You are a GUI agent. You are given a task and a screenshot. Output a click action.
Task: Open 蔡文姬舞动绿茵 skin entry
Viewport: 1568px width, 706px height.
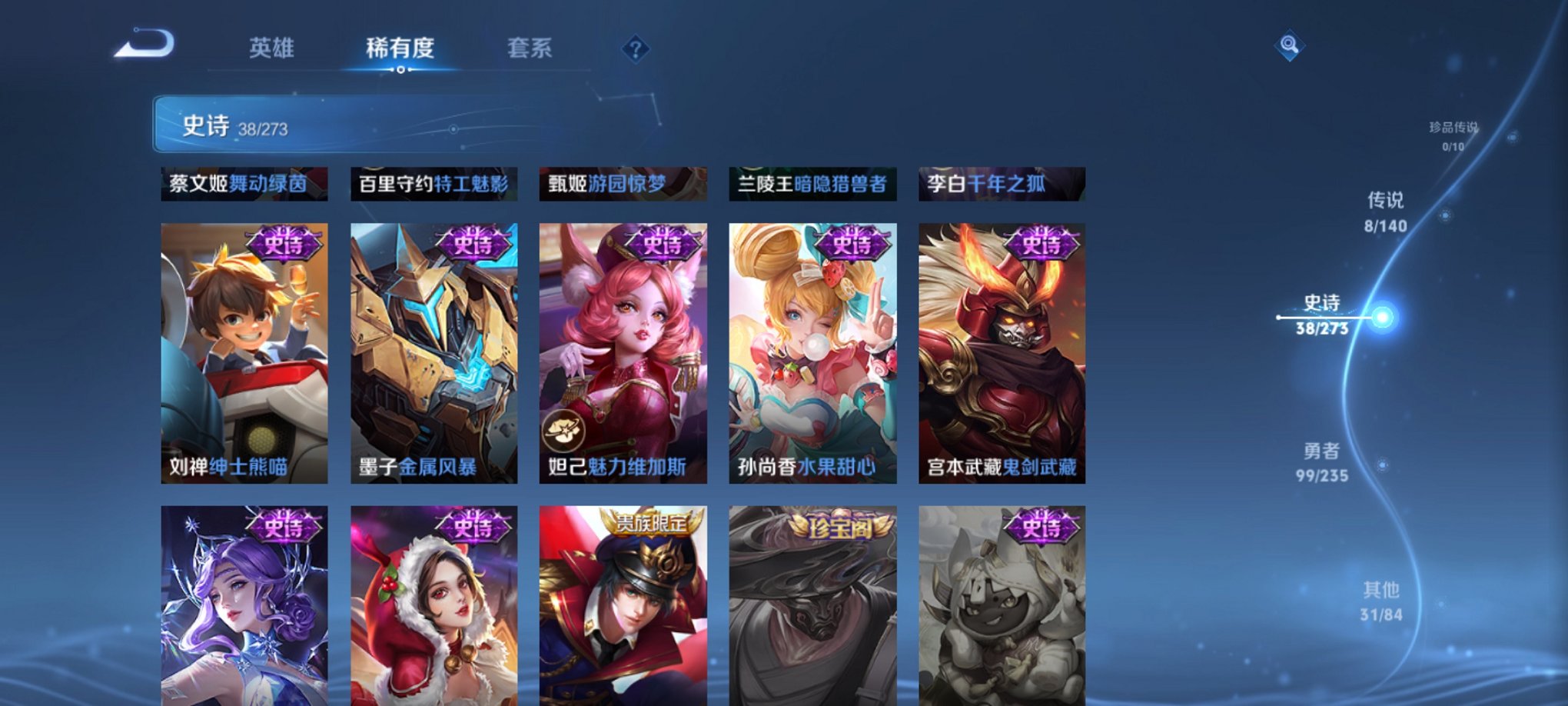[x=246, y=184]
